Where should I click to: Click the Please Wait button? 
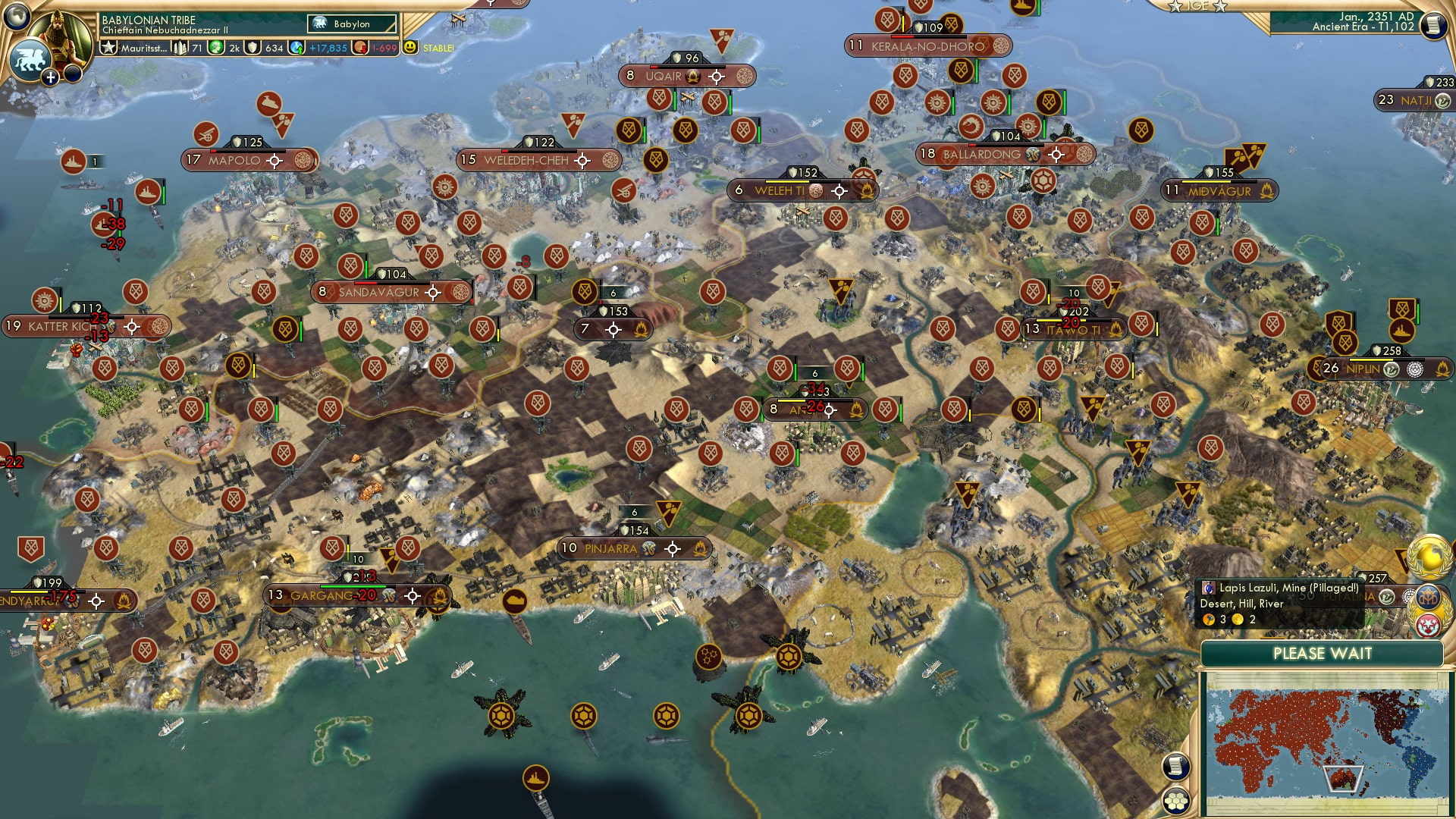coord(1322,654)
